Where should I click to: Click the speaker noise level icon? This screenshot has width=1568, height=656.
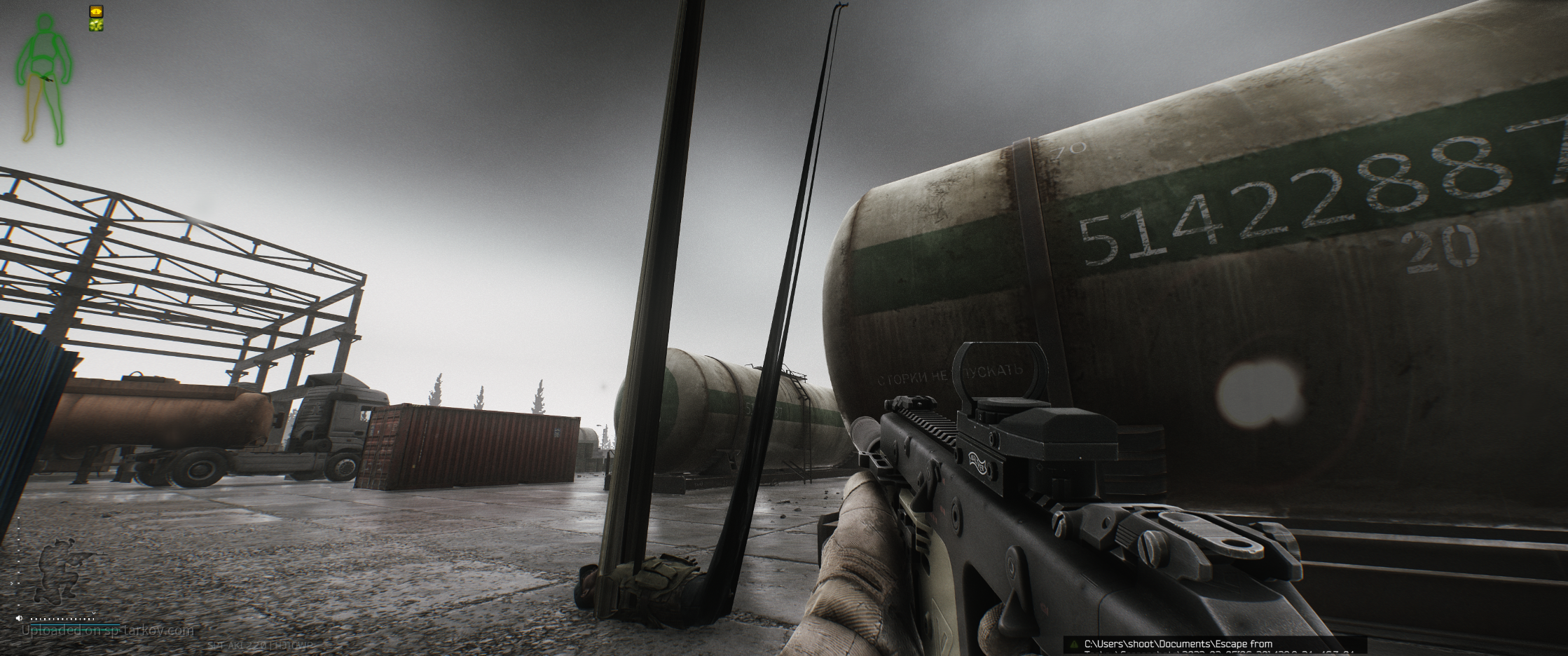tap(19, 618)
